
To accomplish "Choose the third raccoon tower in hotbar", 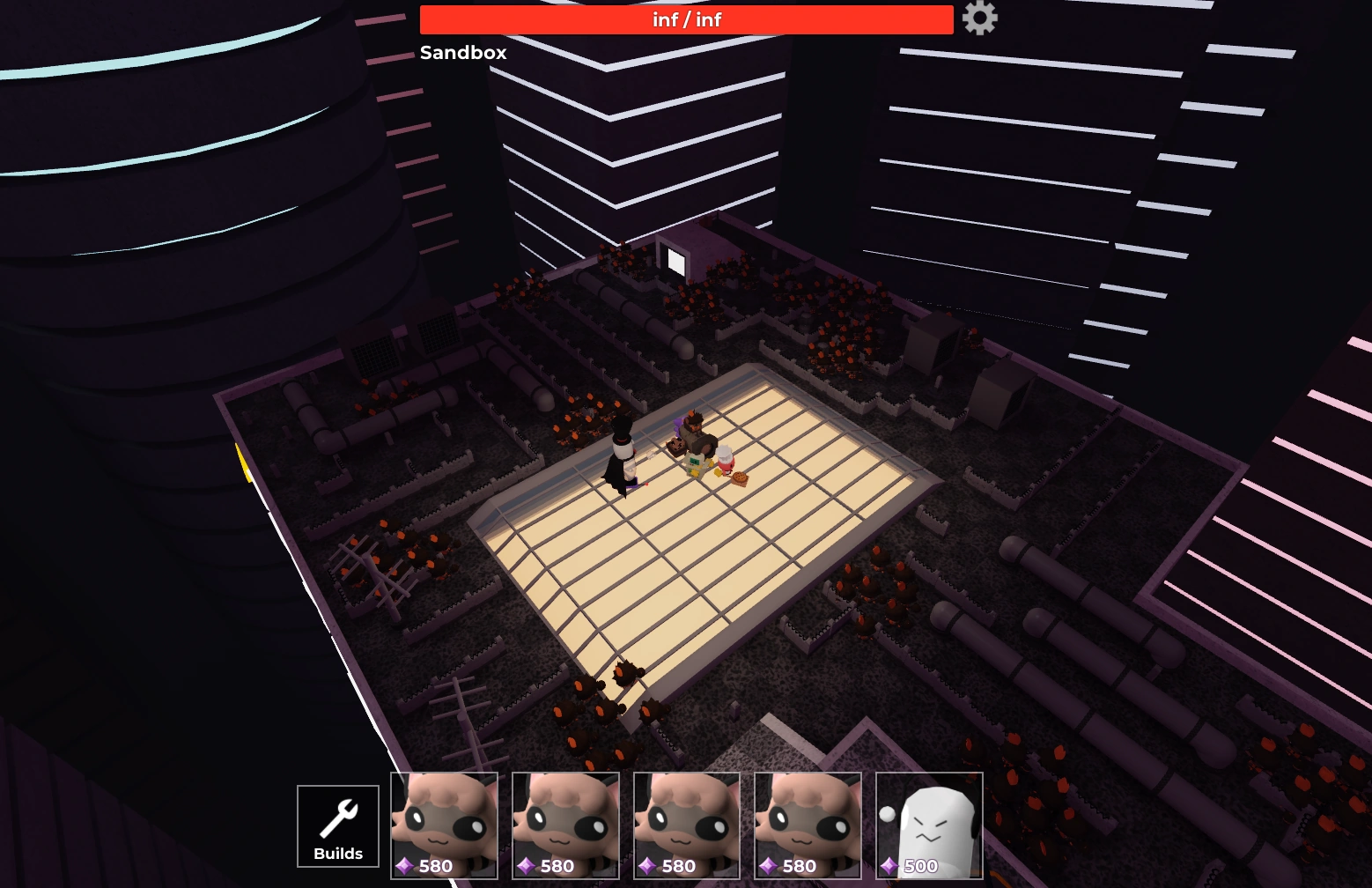I will click(x=687, y=825).
